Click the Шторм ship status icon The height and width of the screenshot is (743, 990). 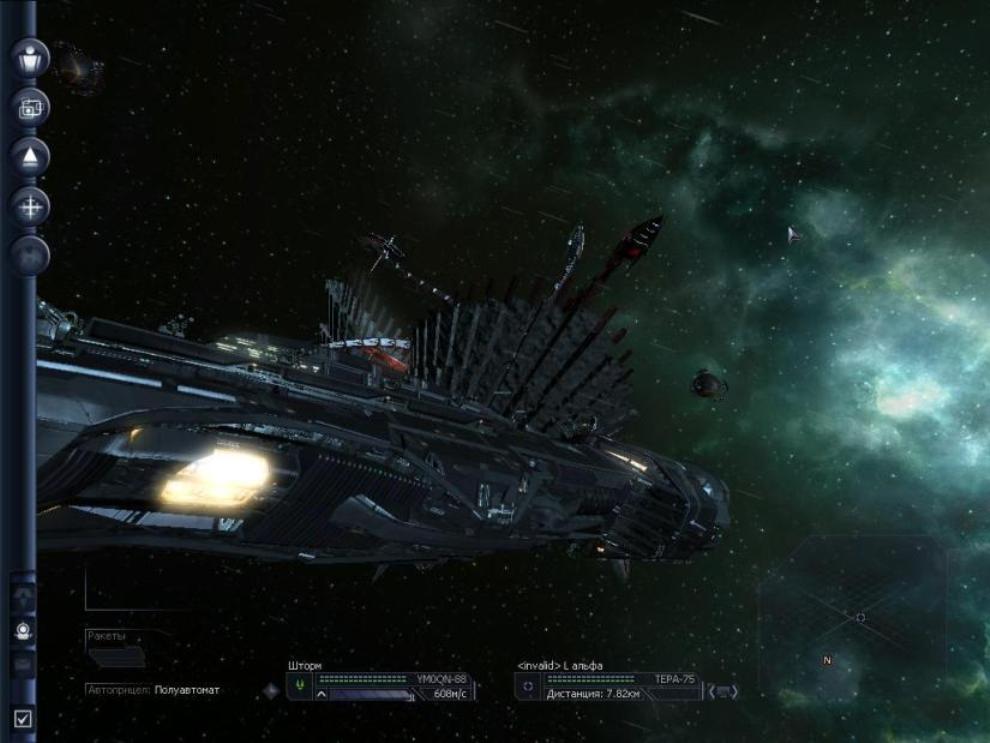[x=299, y=686]
